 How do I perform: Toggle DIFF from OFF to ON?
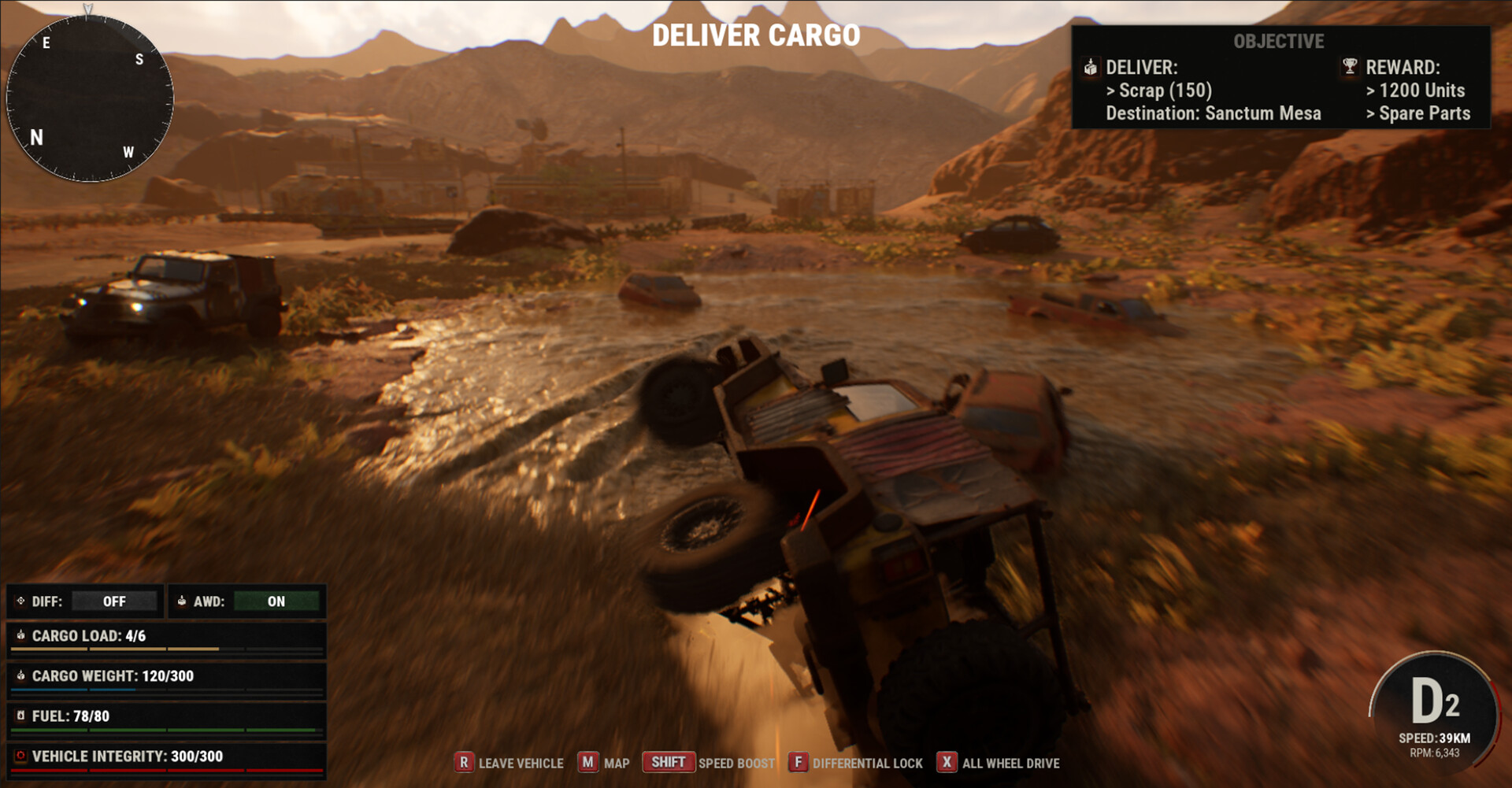coord(114,601)
